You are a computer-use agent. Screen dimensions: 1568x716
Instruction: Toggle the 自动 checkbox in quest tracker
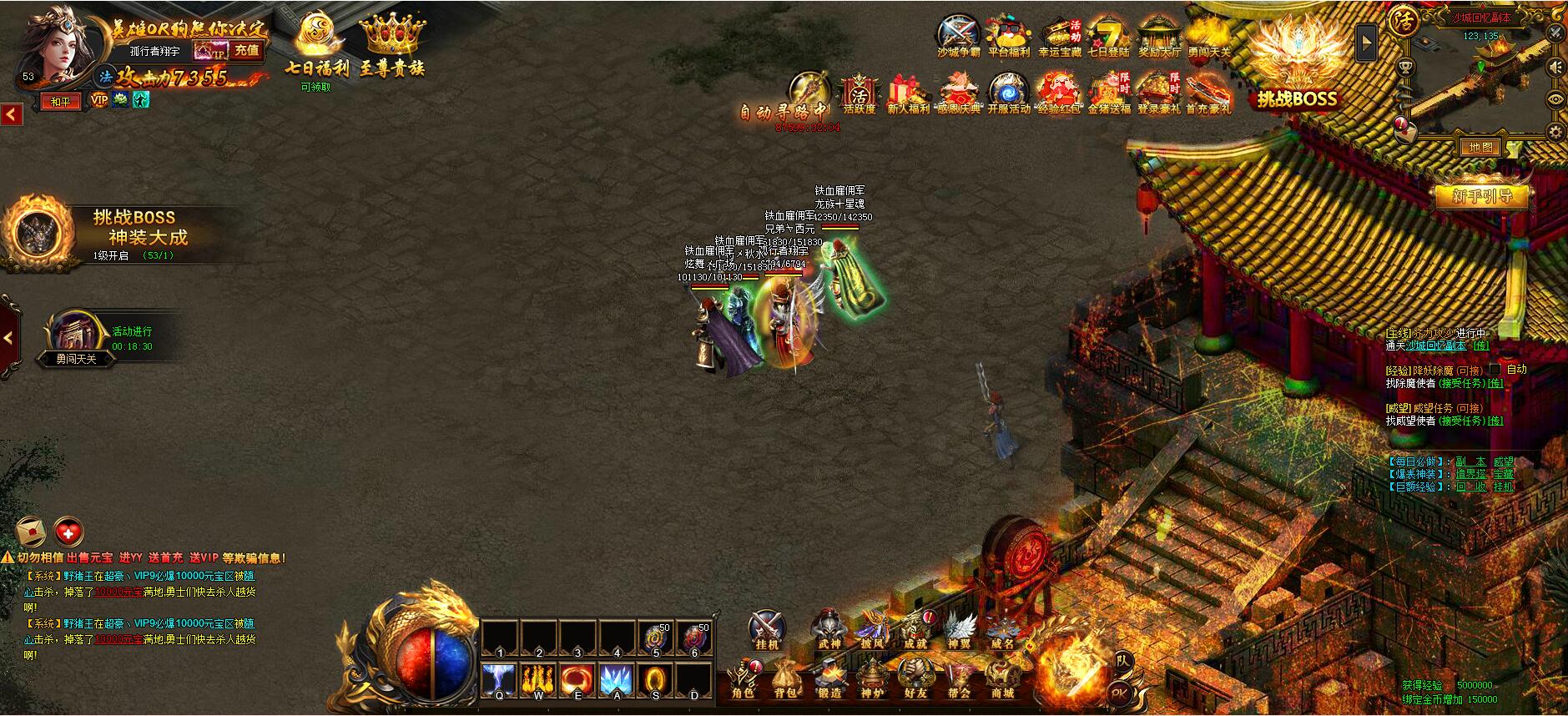coord(1495,369)
